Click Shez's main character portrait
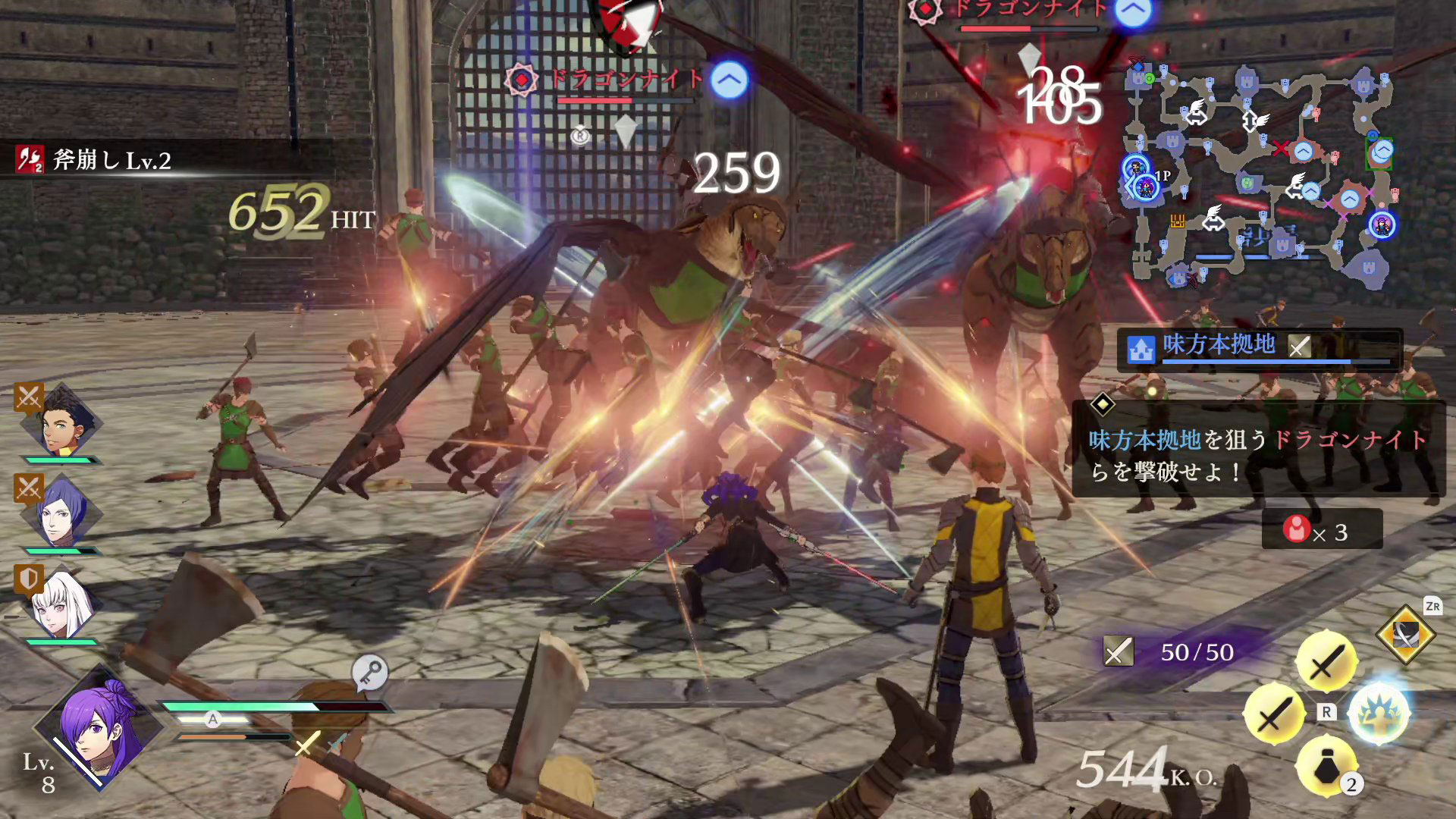Viewport: 1456px width, 819px height. point(99,728)
